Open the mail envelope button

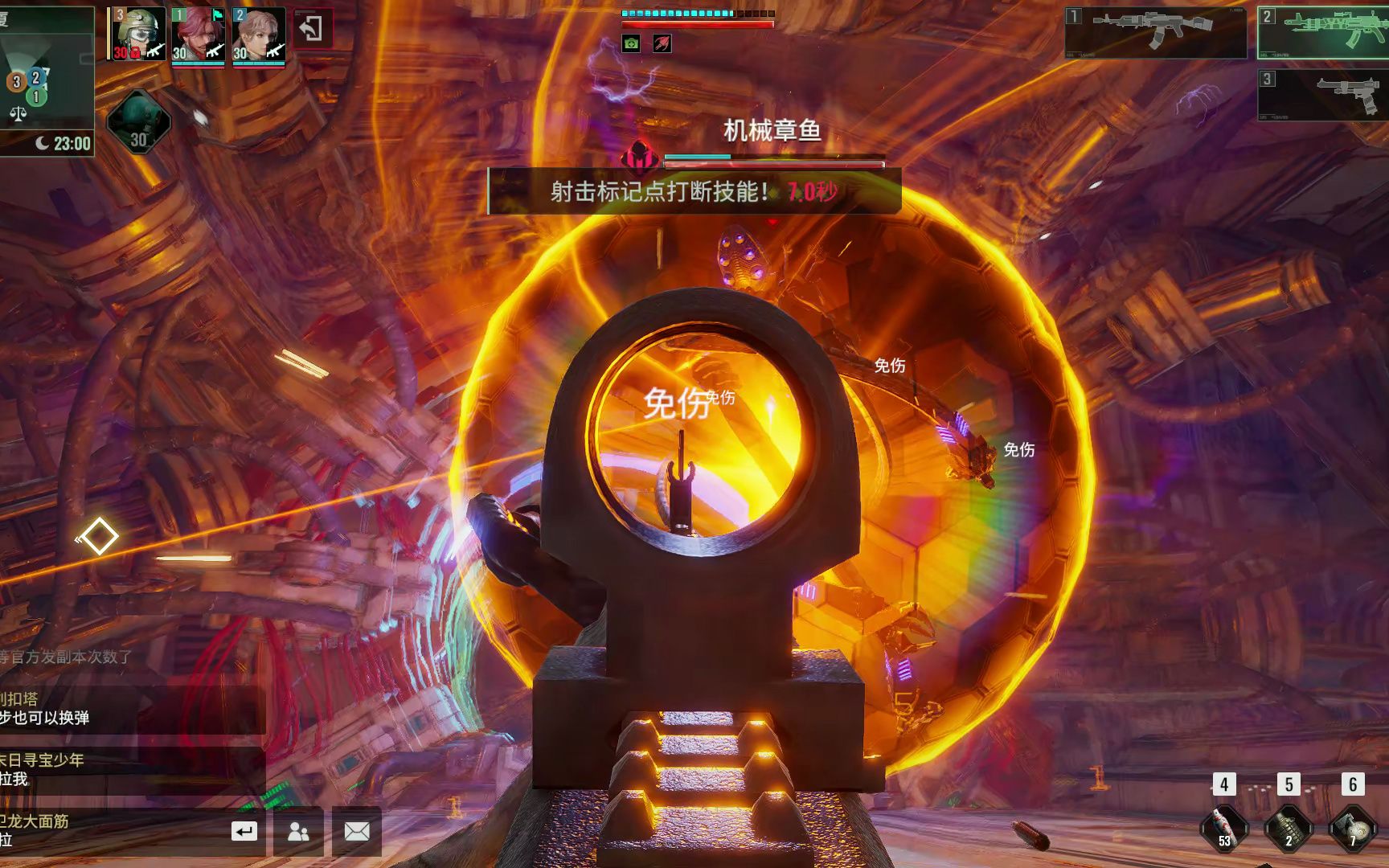(x=357, y=831)
